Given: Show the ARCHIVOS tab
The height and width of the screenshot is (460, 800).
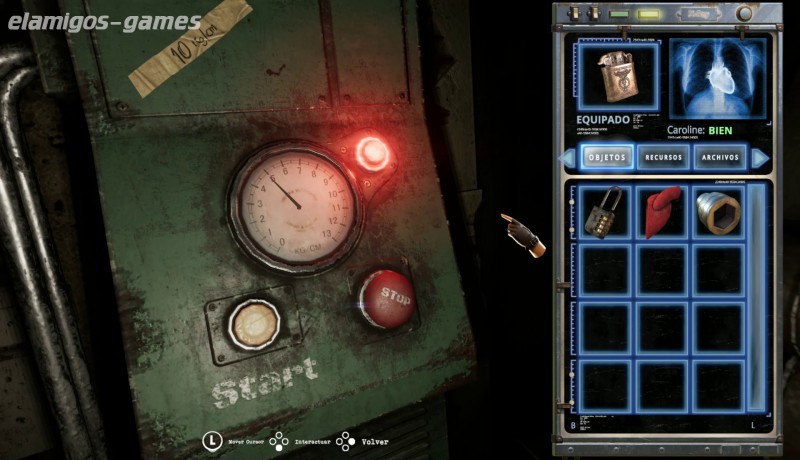Looking at the screenshot, I should (x=720, y=158).
